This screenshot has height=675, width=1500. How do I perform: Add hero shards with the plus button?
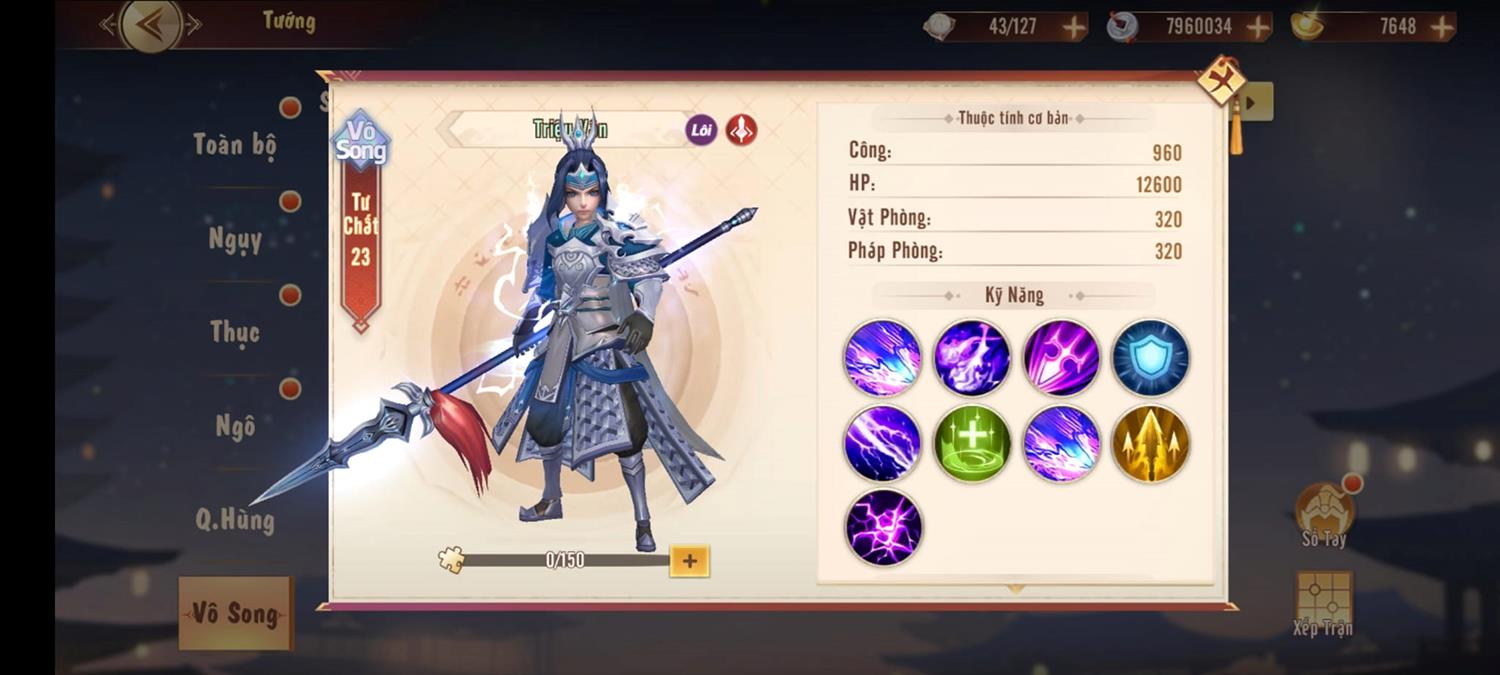(x=689, y=561)
